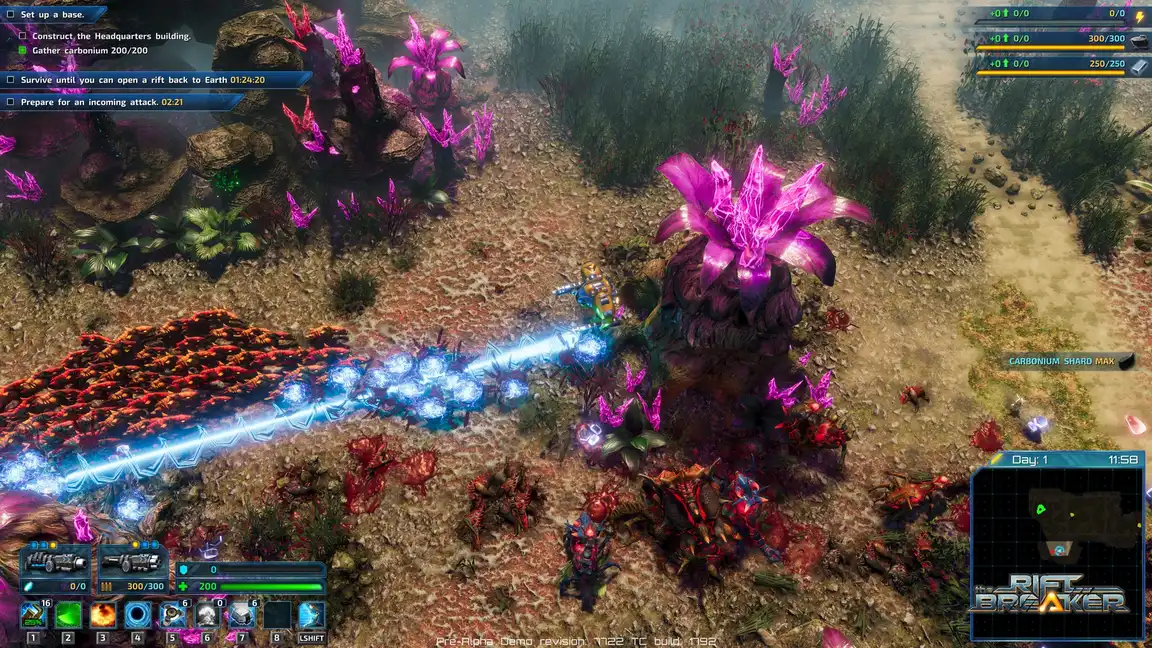Trigger the blue portal ring ability
This screenshot has height=648, width=1152.
coord(138,614)
